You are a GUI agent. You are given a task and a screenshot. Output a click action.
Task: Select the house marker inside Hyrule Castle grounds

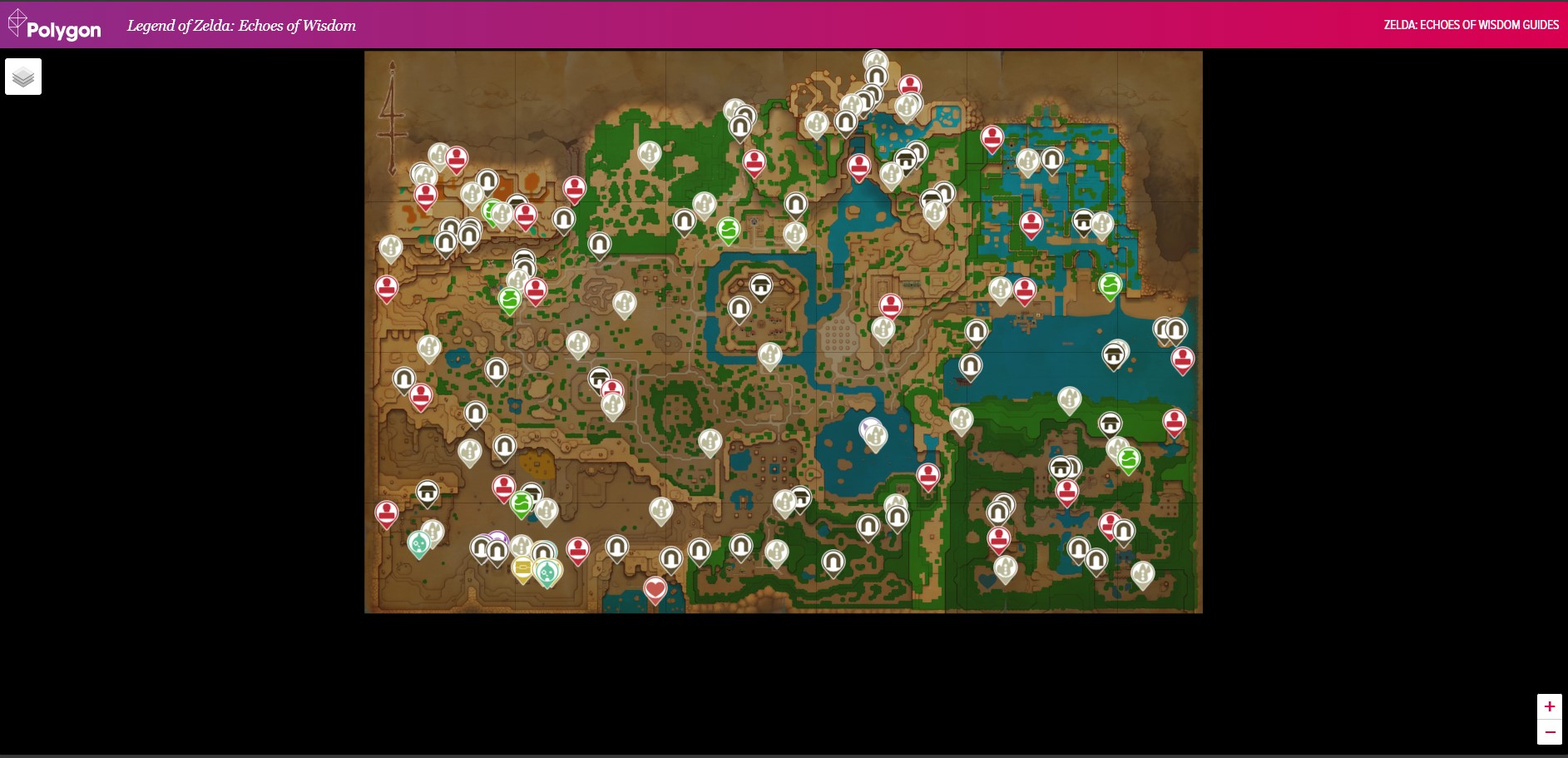pyautogui.click(x=761, y=285)
